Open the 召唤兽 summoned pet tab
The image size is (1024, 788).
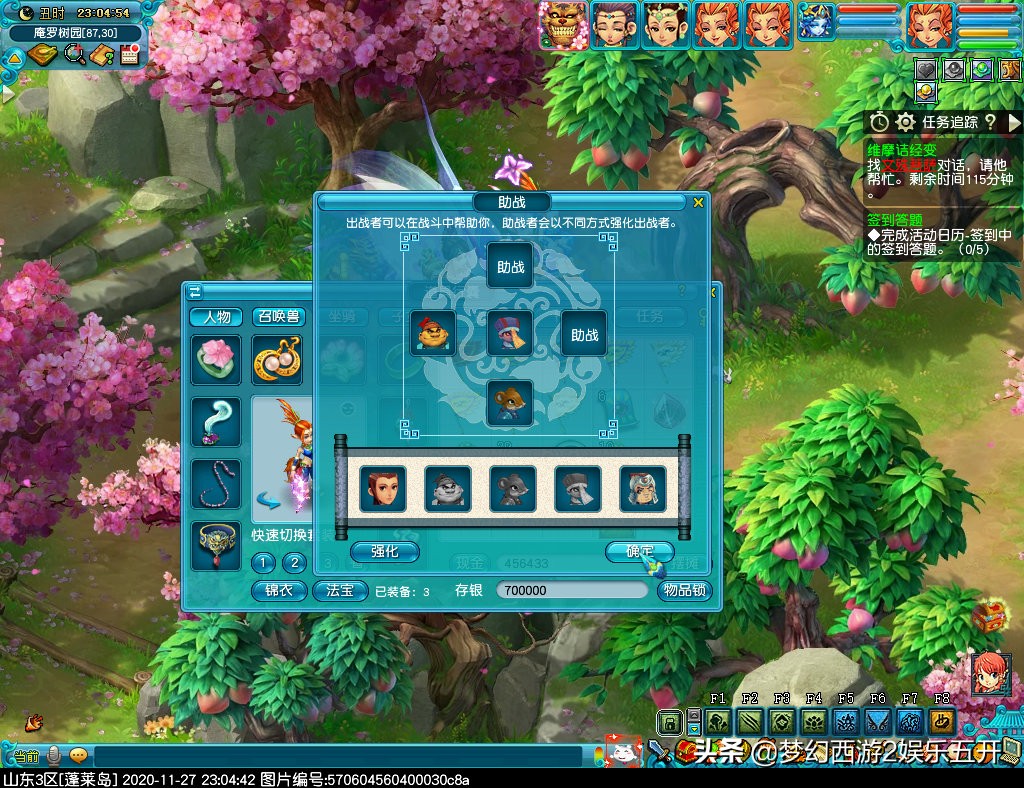pyautogui.click(x=278, y=317)
